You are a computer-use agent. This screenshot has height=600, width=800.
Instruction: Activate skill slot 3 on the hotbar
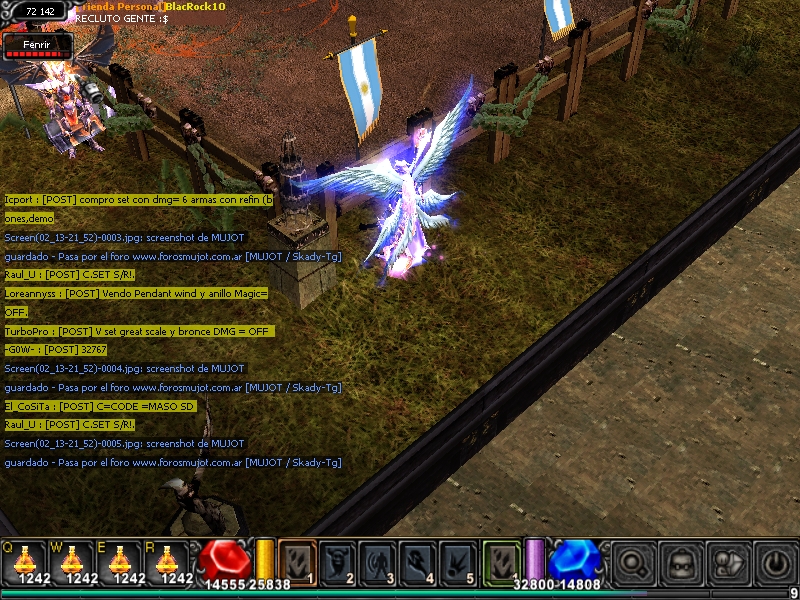[379, 561]
